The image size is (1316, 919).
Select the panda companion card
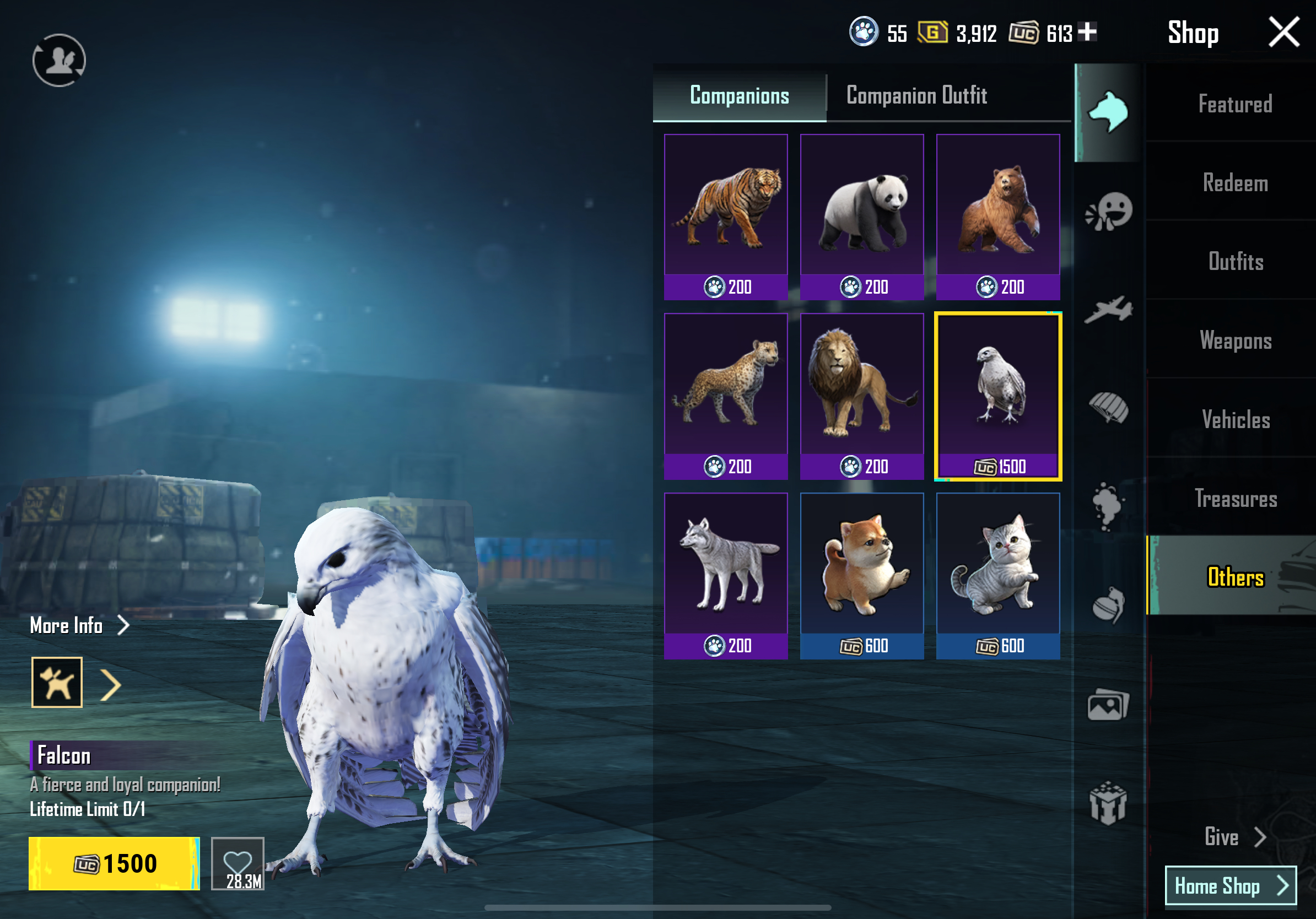[861, 216]
